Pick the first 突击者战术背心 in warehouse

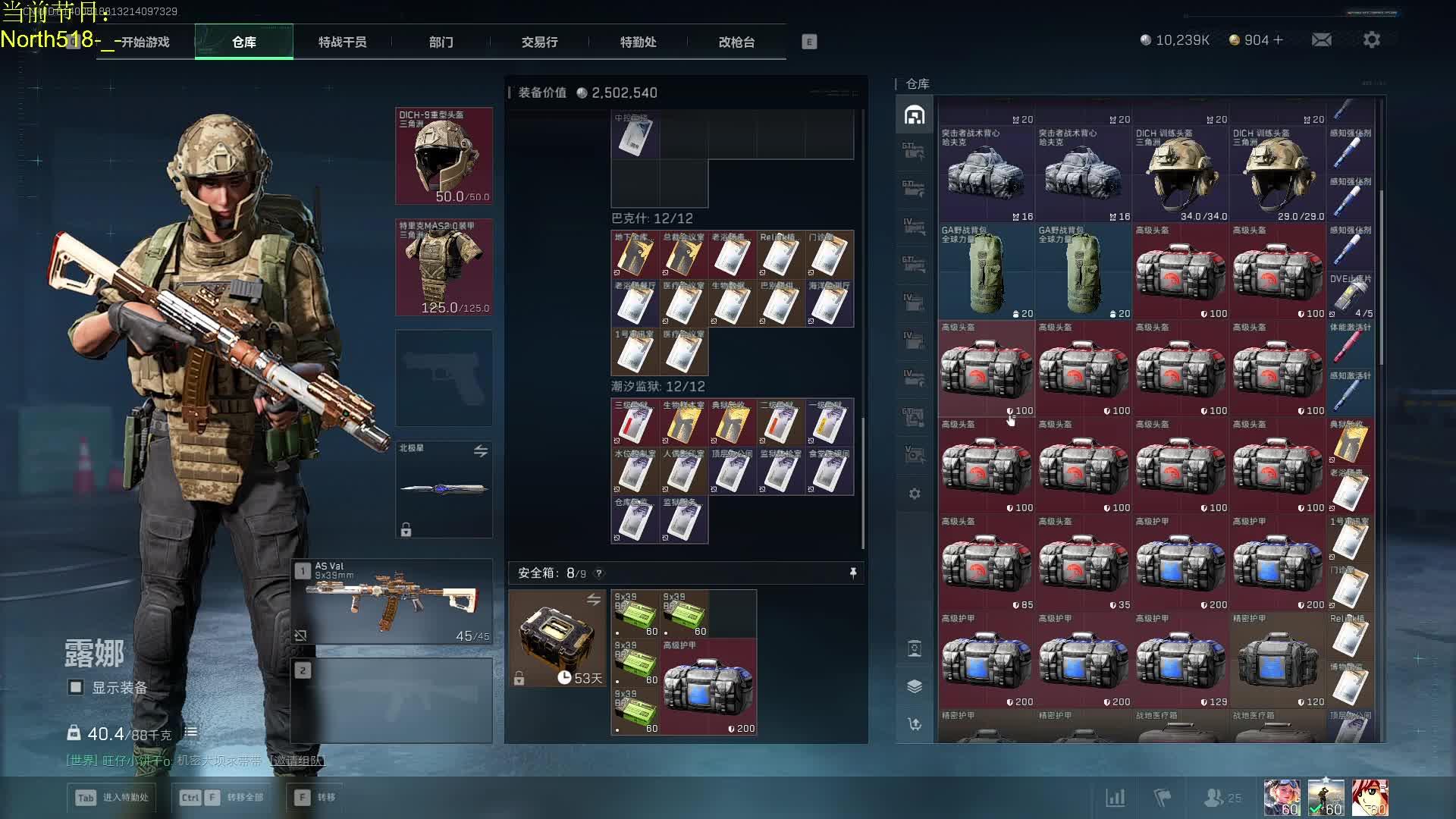pos(986,174)
